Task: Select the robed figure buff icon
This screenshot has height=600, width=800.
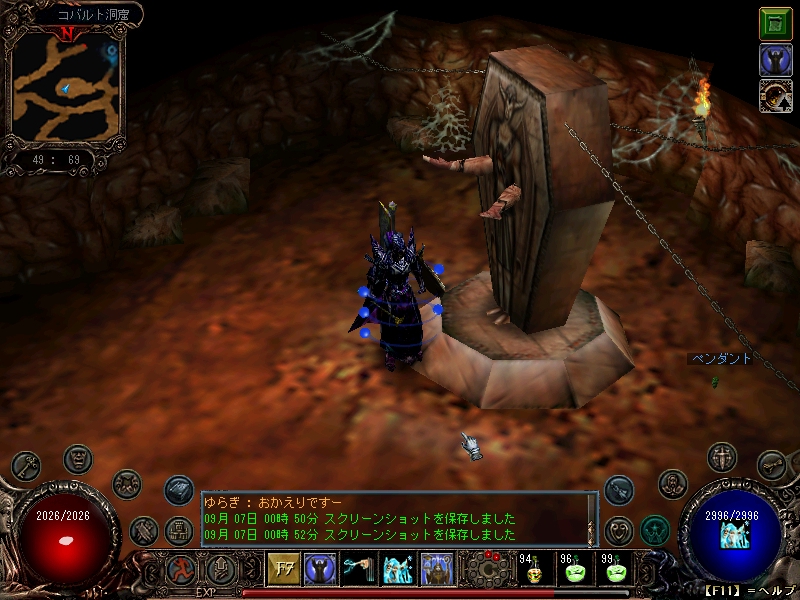Action: pyautogui.click(x=775, y=60)
